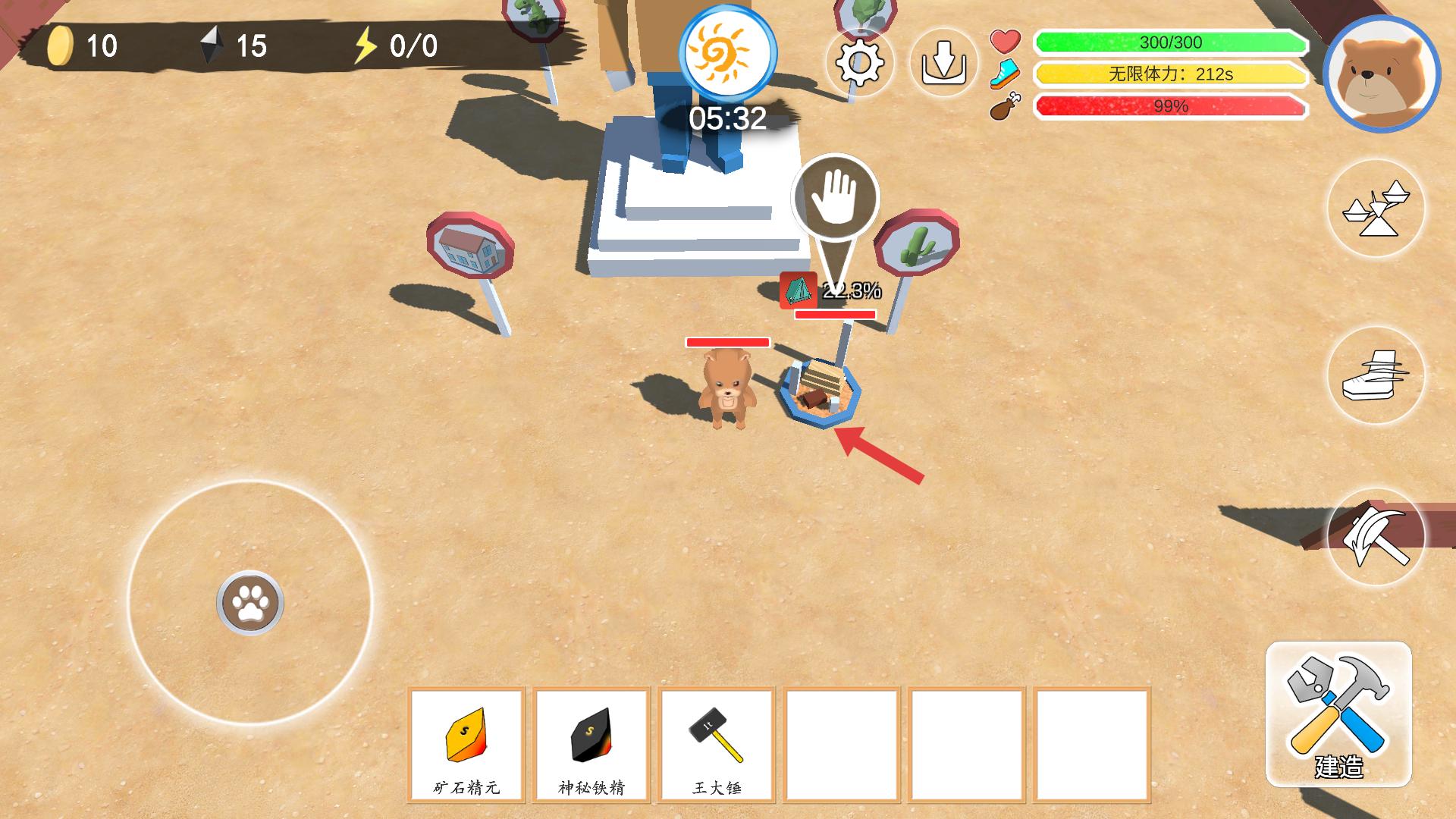Trigger the hammer swing attack button
Viewport: 1456px width, 819px height.
pyautogui.click(x=1376, y=537)
